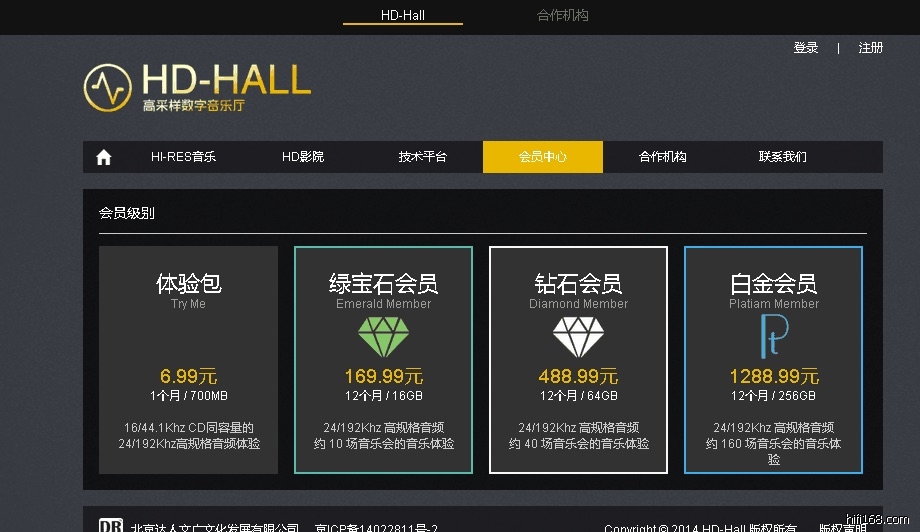Viewport: 920px width, 532px height.
Task: Open the 注册 register link
Action: point(871,48)
